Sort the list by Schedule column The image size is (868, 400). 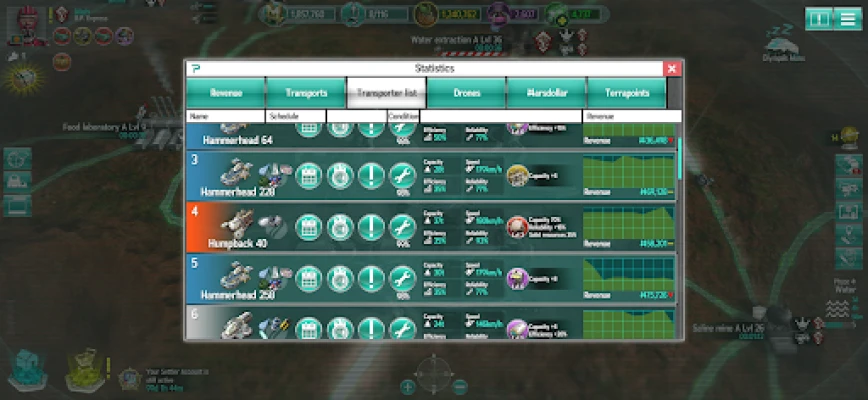pyautogui.click(x=296, y=116)
